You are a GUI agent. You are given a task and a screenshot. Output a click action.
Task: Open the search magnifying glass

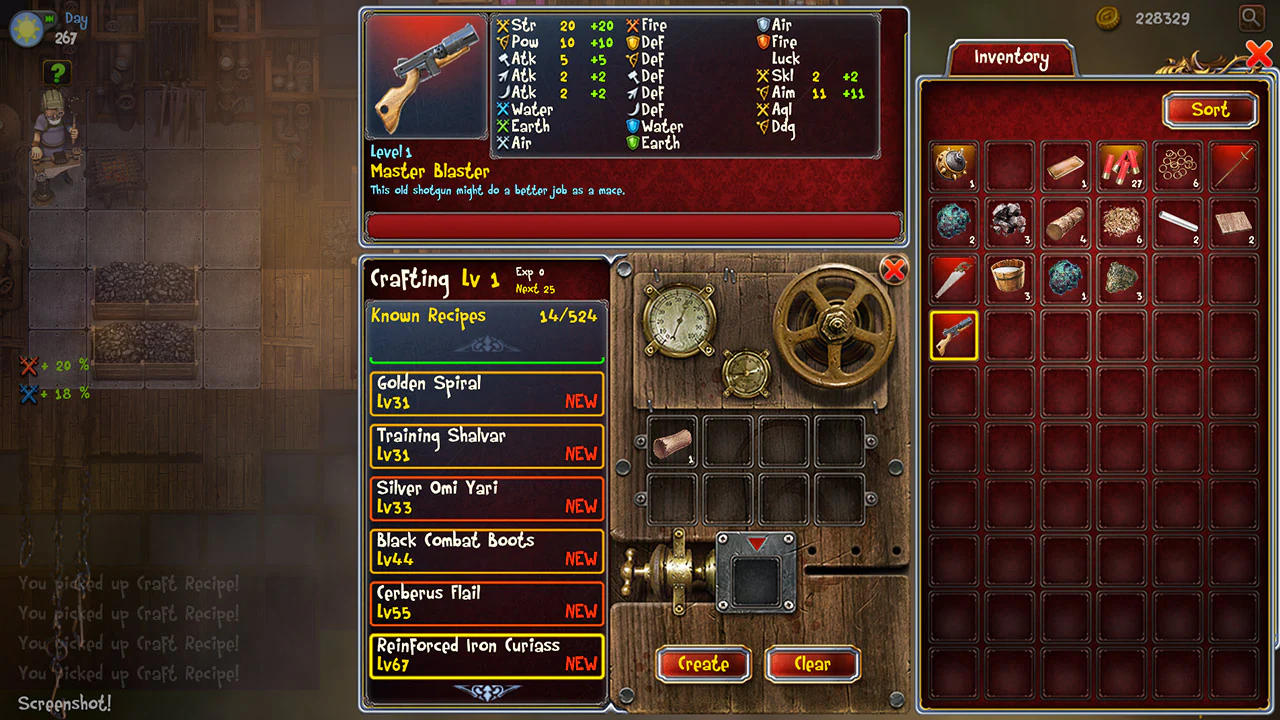tap(1249, 17)
